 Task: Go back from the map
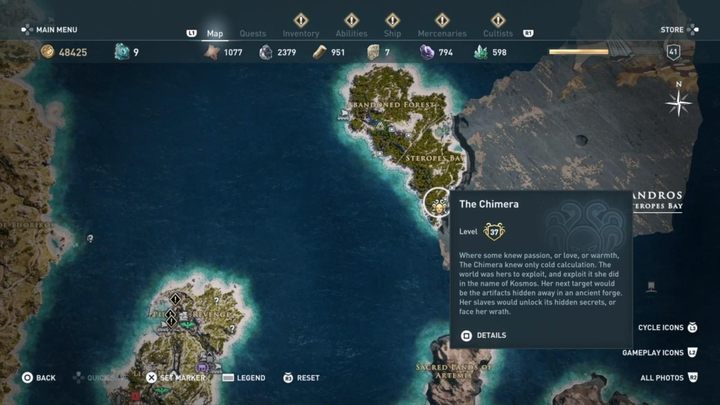(40, 378)
